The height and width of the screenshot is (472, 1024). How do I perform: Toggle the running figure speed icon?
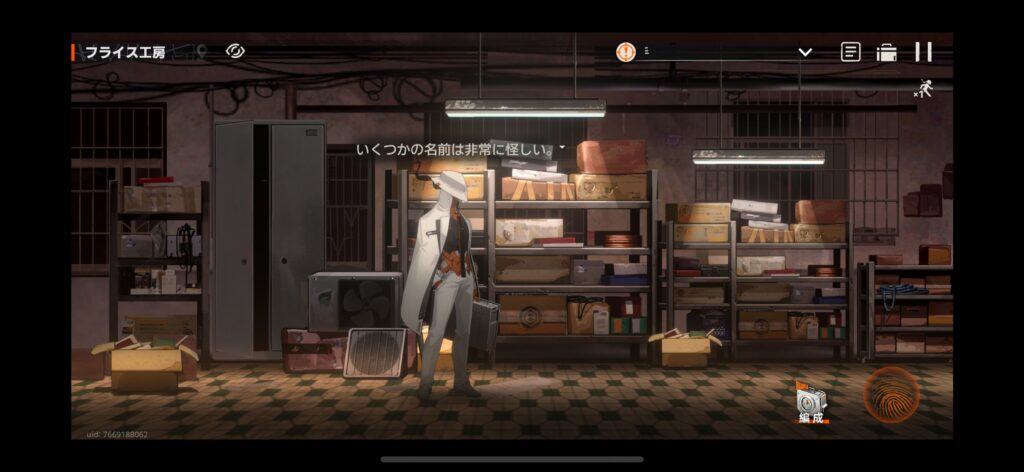click(923, 90)
